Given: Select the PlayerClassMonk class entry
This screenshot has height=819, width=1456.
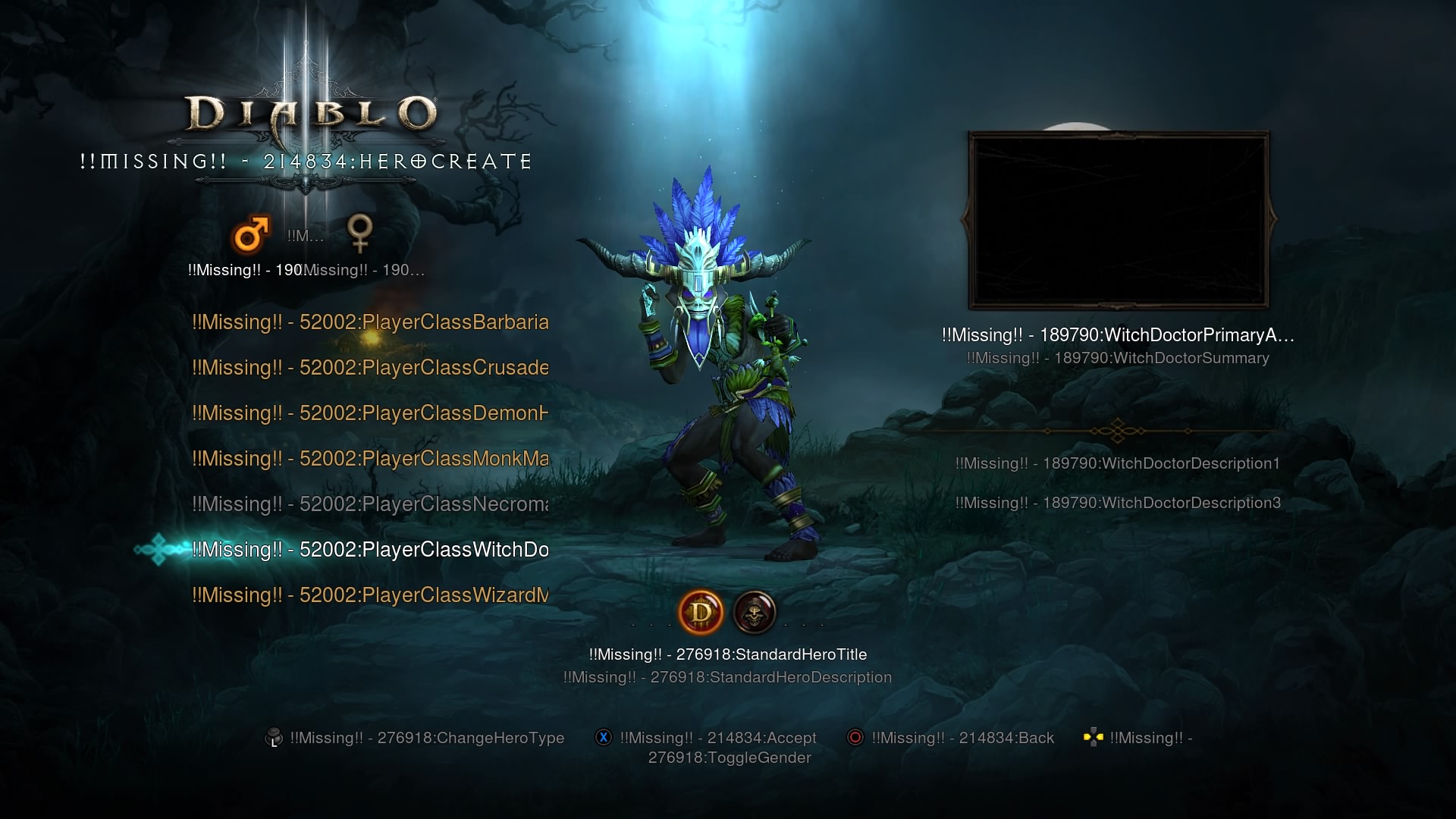Looking at the screenshot, I should click(x=370, y=459).
